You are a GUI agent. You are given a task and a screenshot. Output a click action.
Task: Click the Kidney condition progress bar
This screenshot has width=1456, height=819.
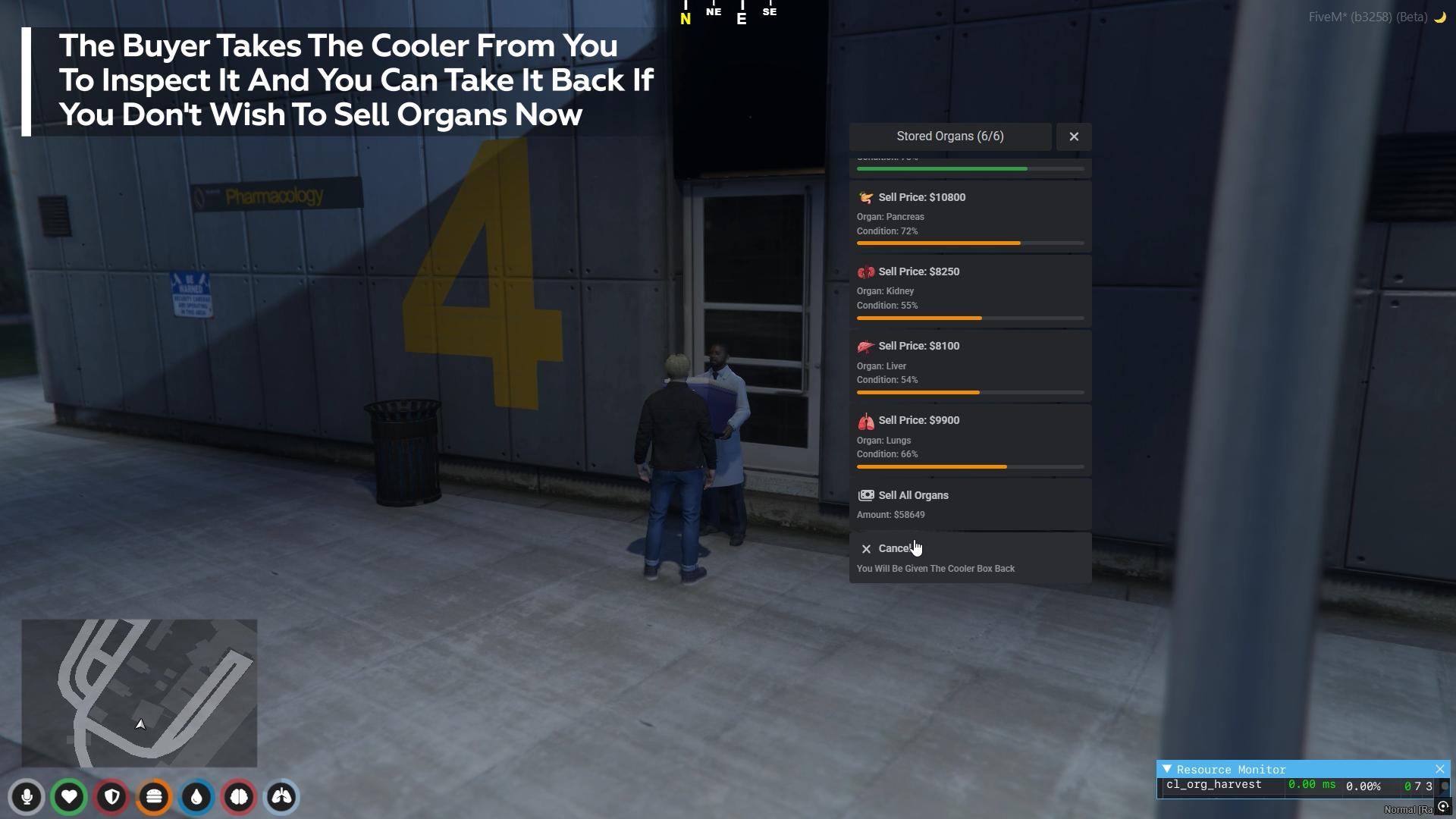pos(971,318)
